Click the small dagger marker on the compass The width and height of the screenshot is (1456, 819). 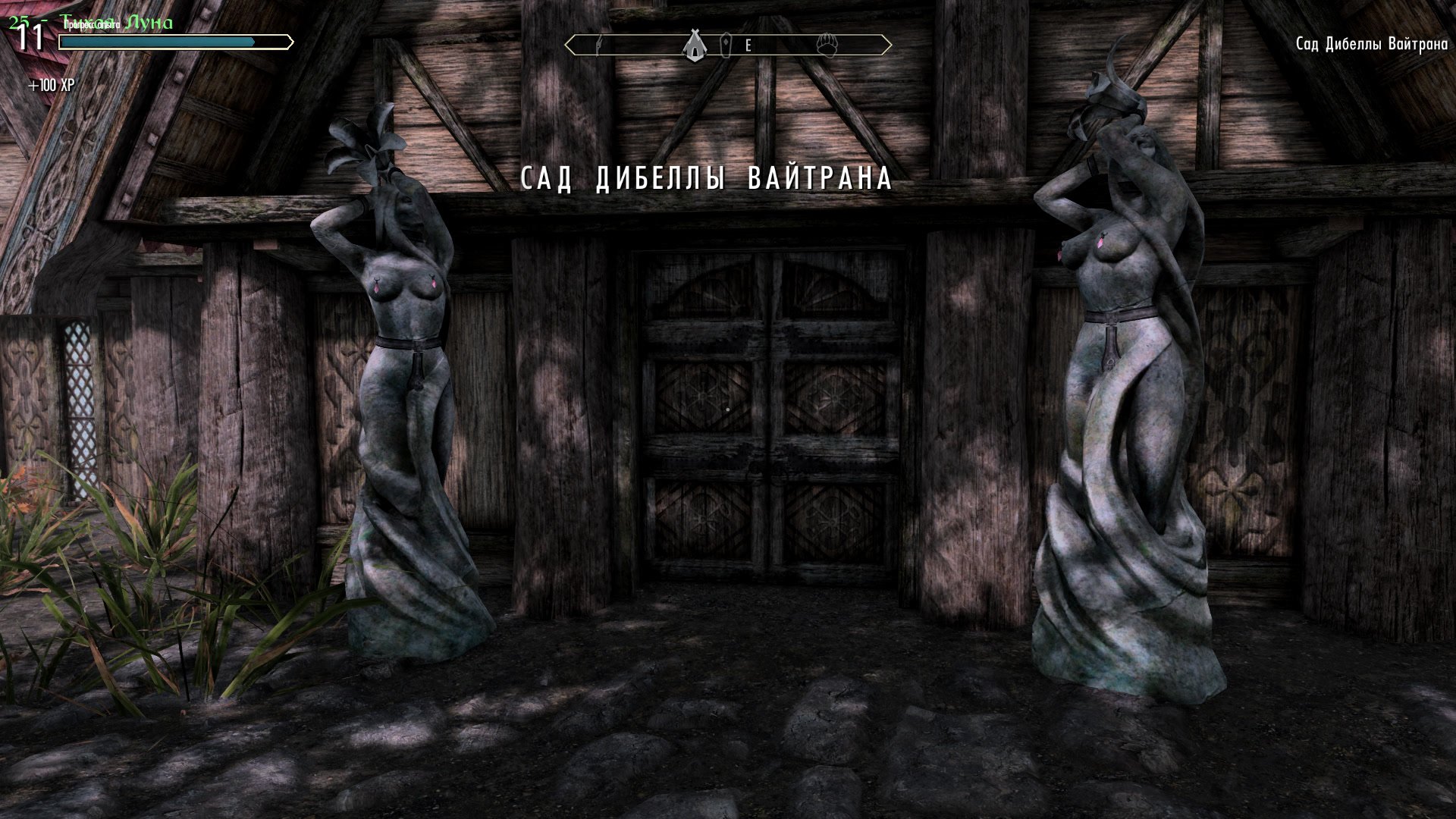point(599,43)
